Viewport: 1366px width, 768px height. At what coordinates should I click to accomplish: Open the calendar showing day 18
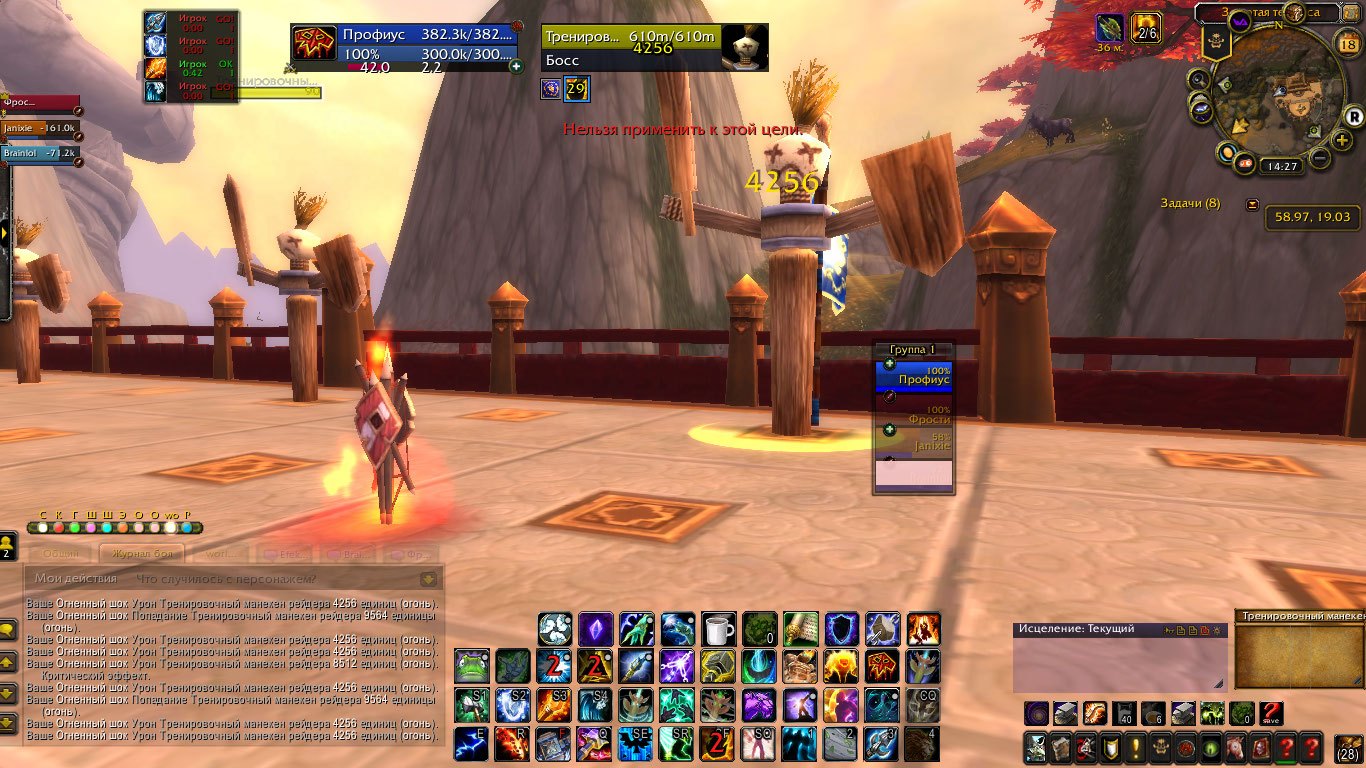[x=1346, y=43]
